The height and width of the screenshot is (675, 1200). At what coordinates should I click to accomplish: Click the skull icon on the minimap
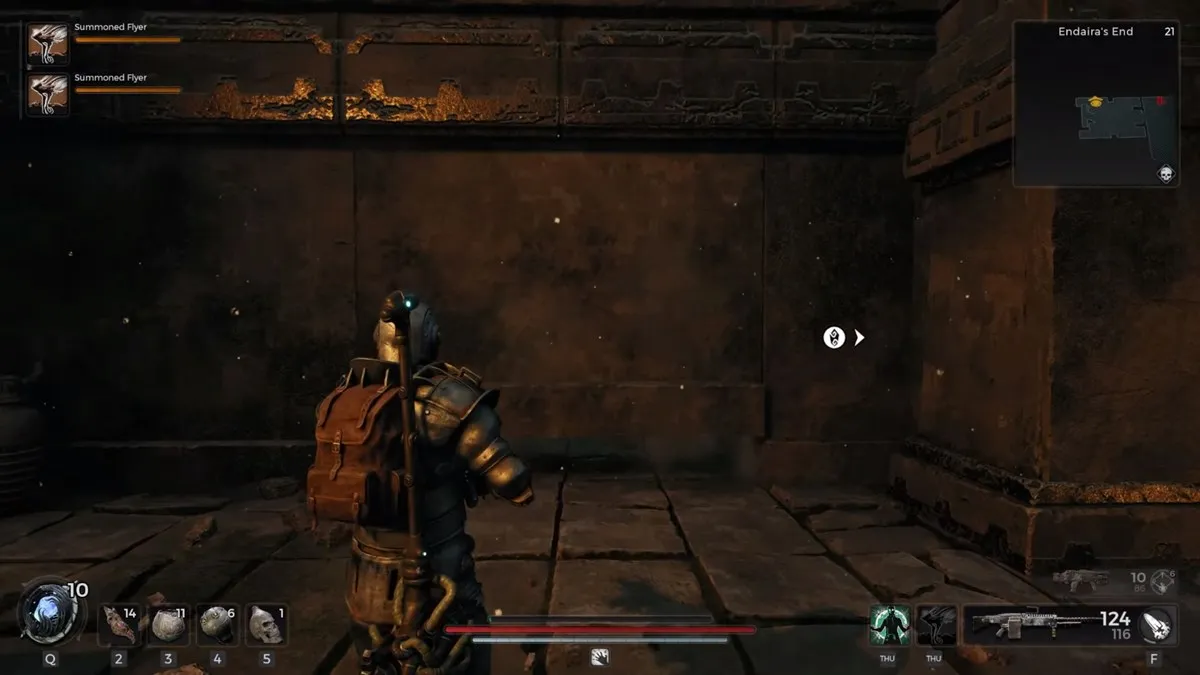(x=1165, y=175)
